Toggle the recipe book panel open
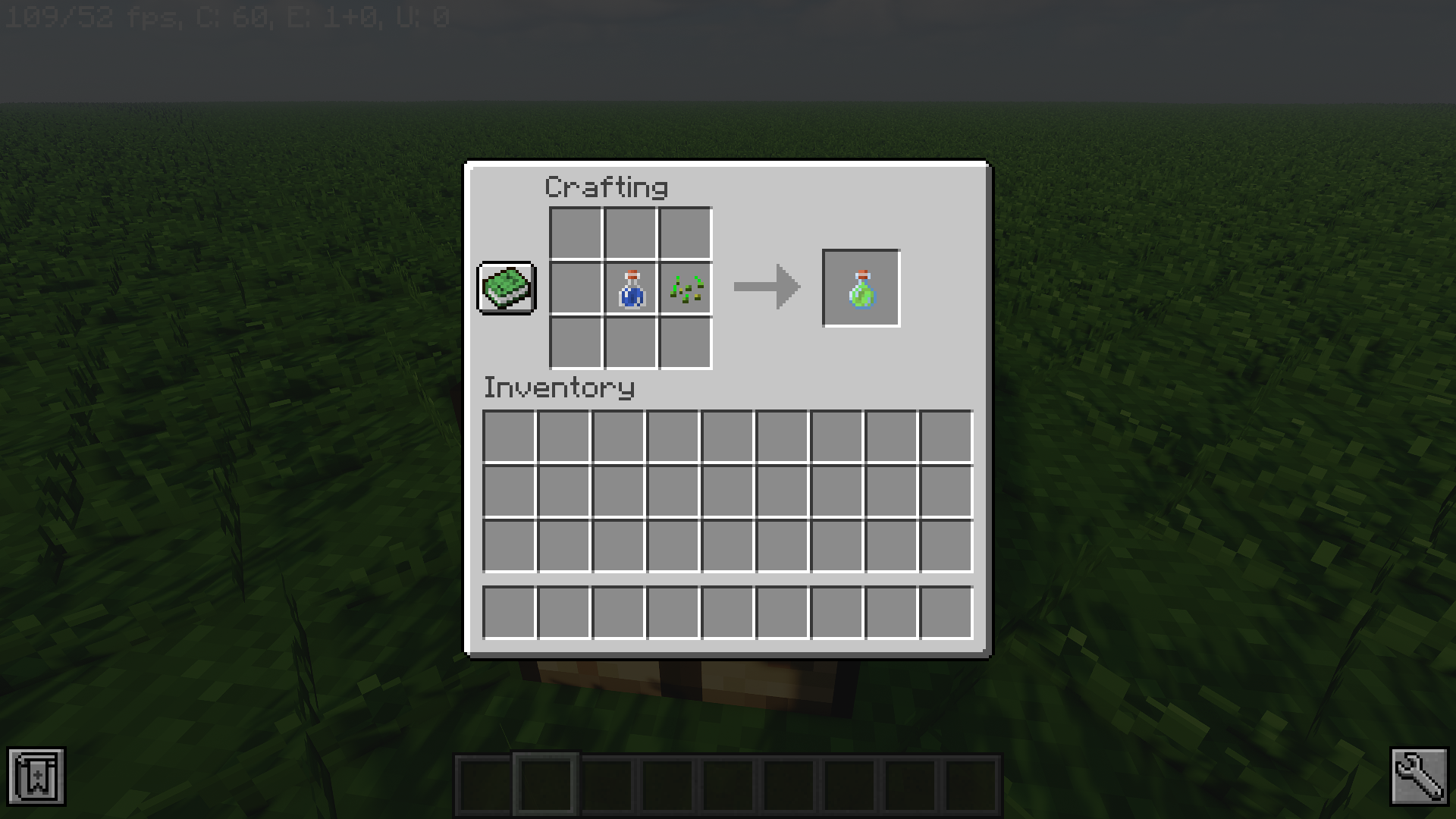 coord(506,288)
